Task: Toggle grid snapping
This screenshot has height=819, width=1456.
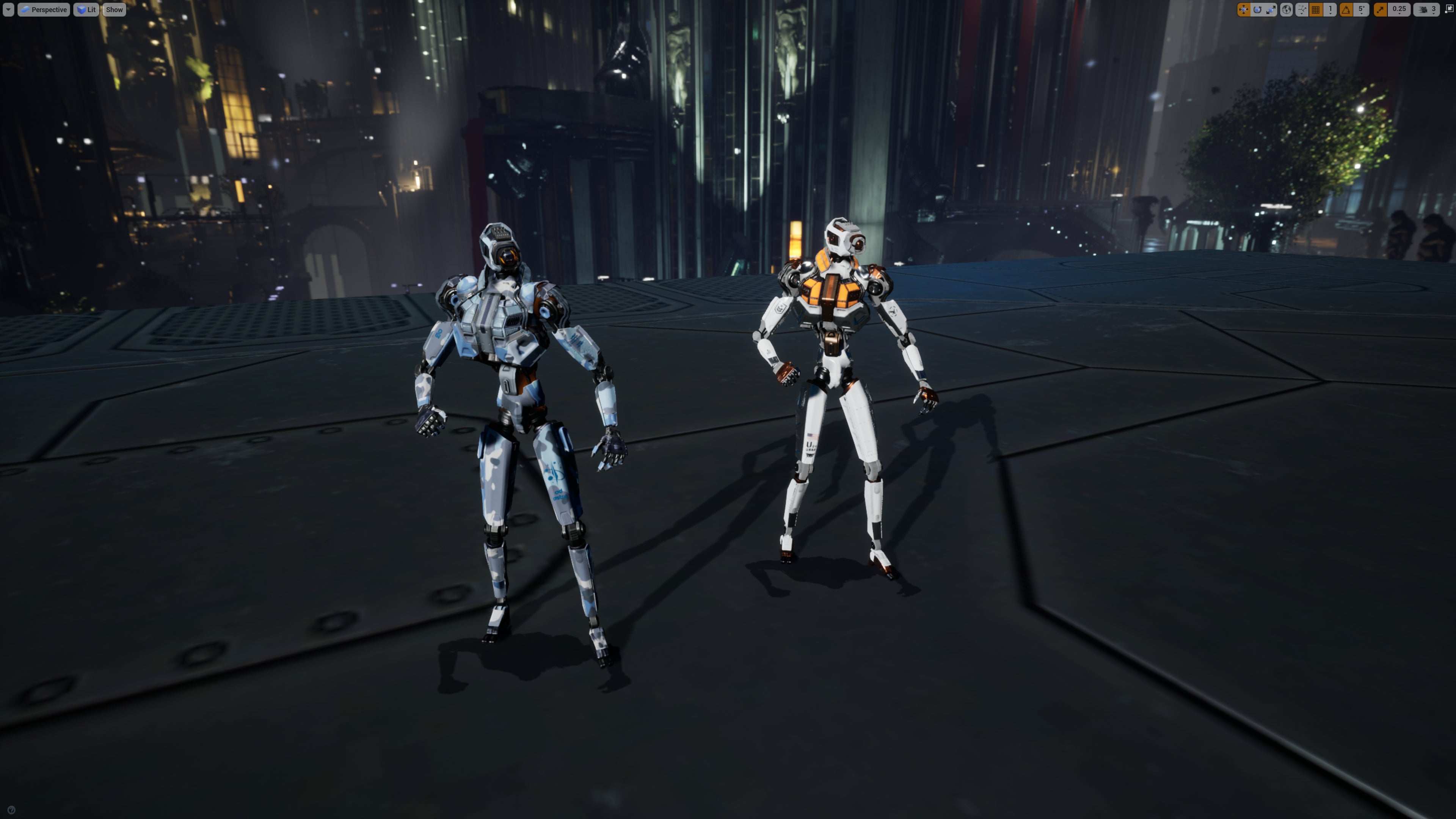Action: [x=1316, y=9]
